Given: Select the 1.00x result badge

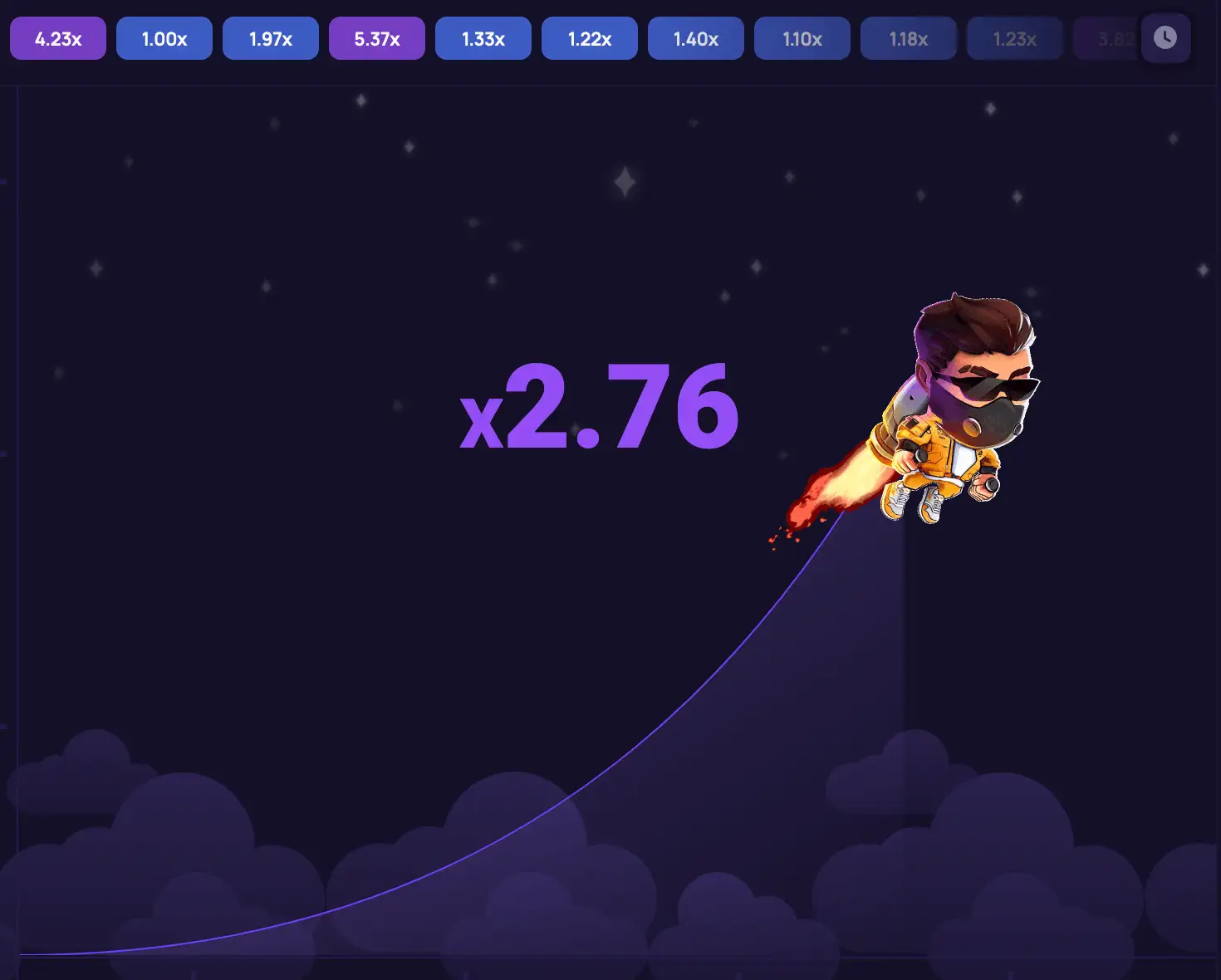Looking at the screenshot, I should coord(164,37).
